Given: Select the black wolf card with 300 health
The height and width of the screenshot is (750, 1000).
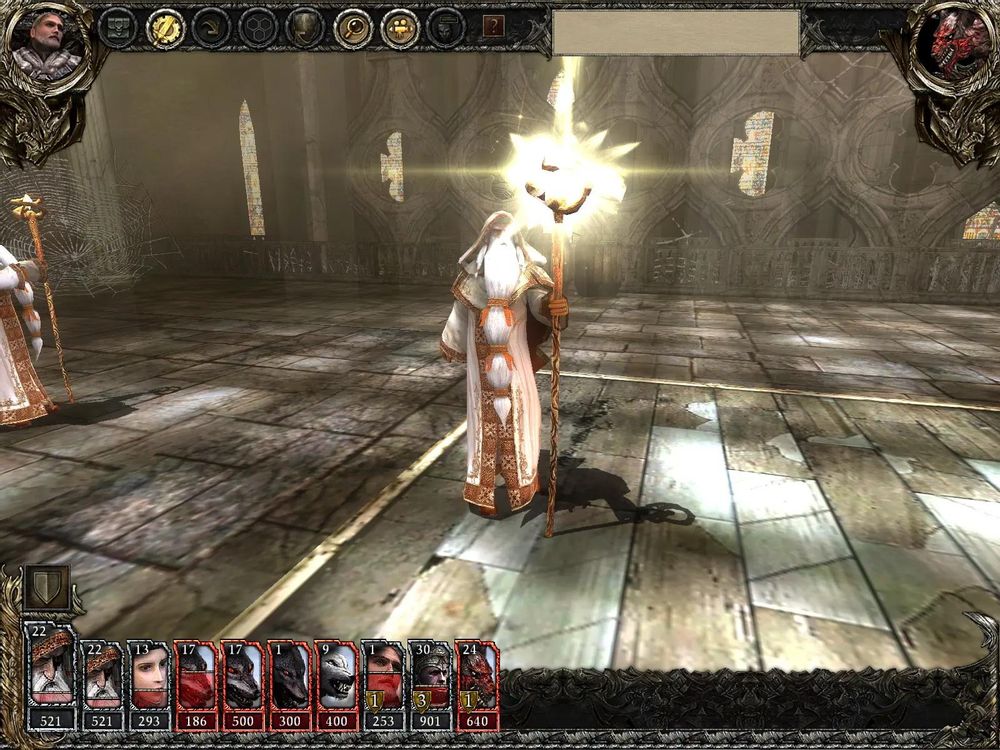Looking at the screenshot, I should pos(290,676).
